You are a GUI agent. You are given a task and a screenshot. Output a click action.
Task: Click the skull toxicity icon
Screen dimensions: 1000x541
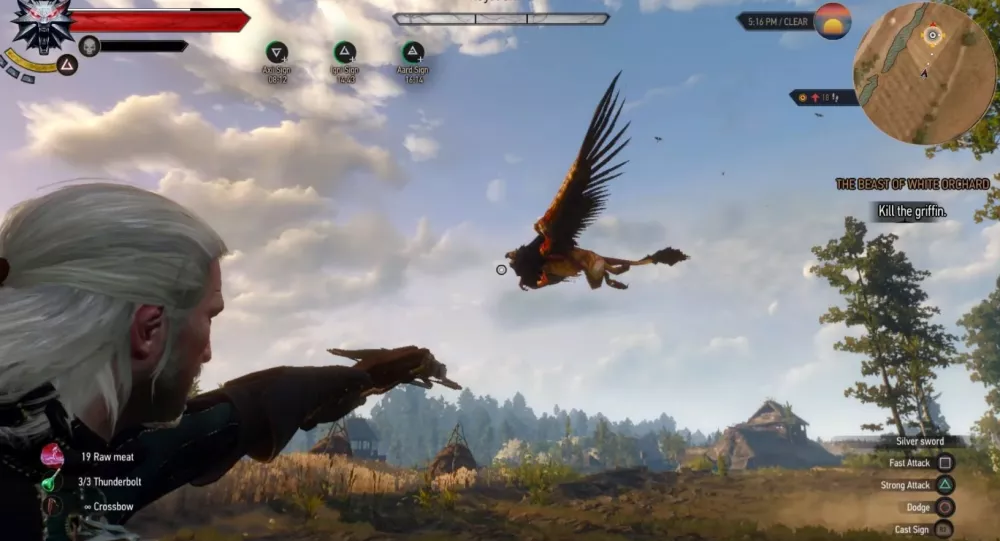(89, 45)
